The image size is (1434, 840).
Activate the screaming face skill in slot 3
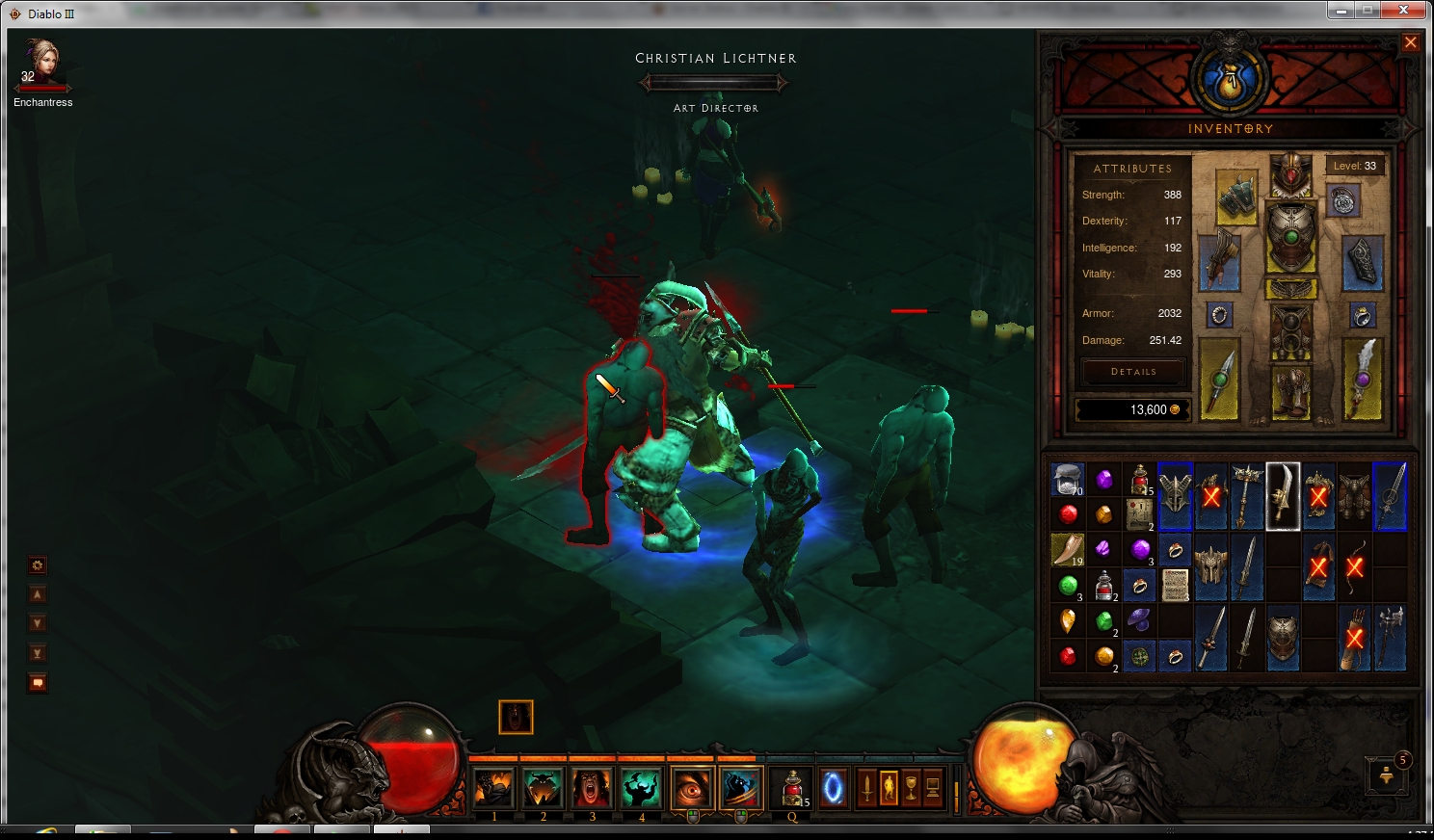click(592, 788)
